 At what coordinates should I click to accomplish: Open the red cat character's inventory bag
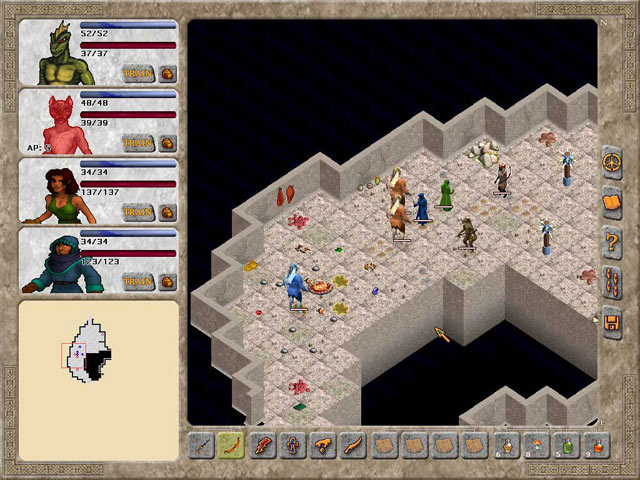(166, 143)
